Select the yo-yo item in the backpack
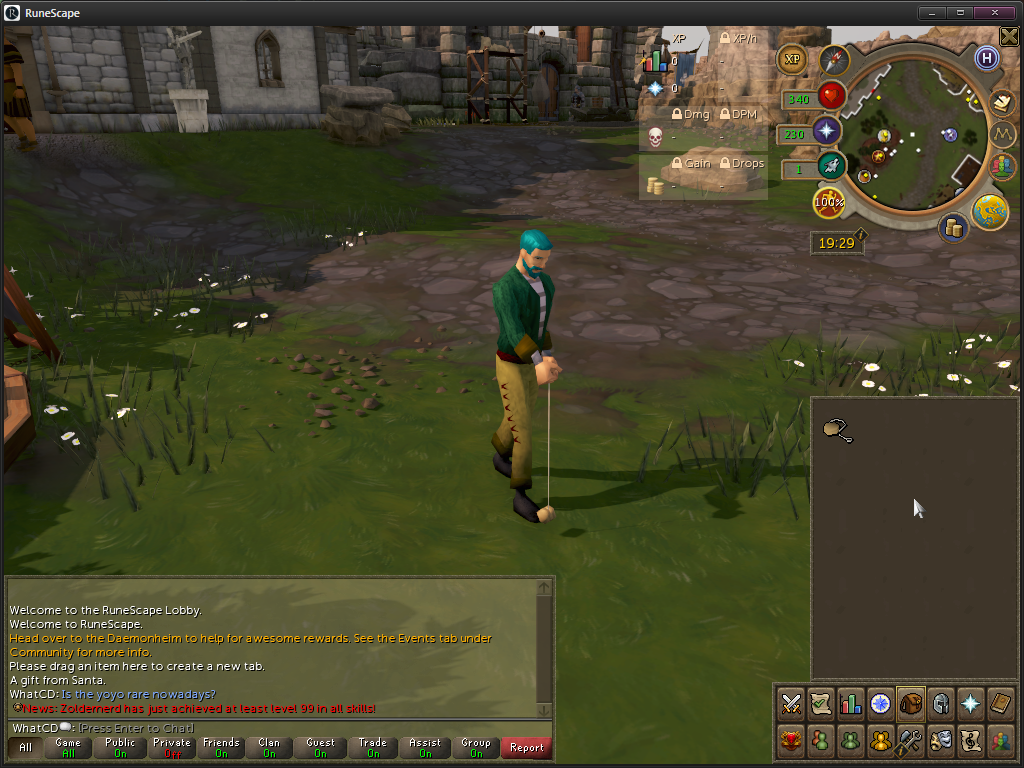The image size is (1024, 768). pos(836,431)
